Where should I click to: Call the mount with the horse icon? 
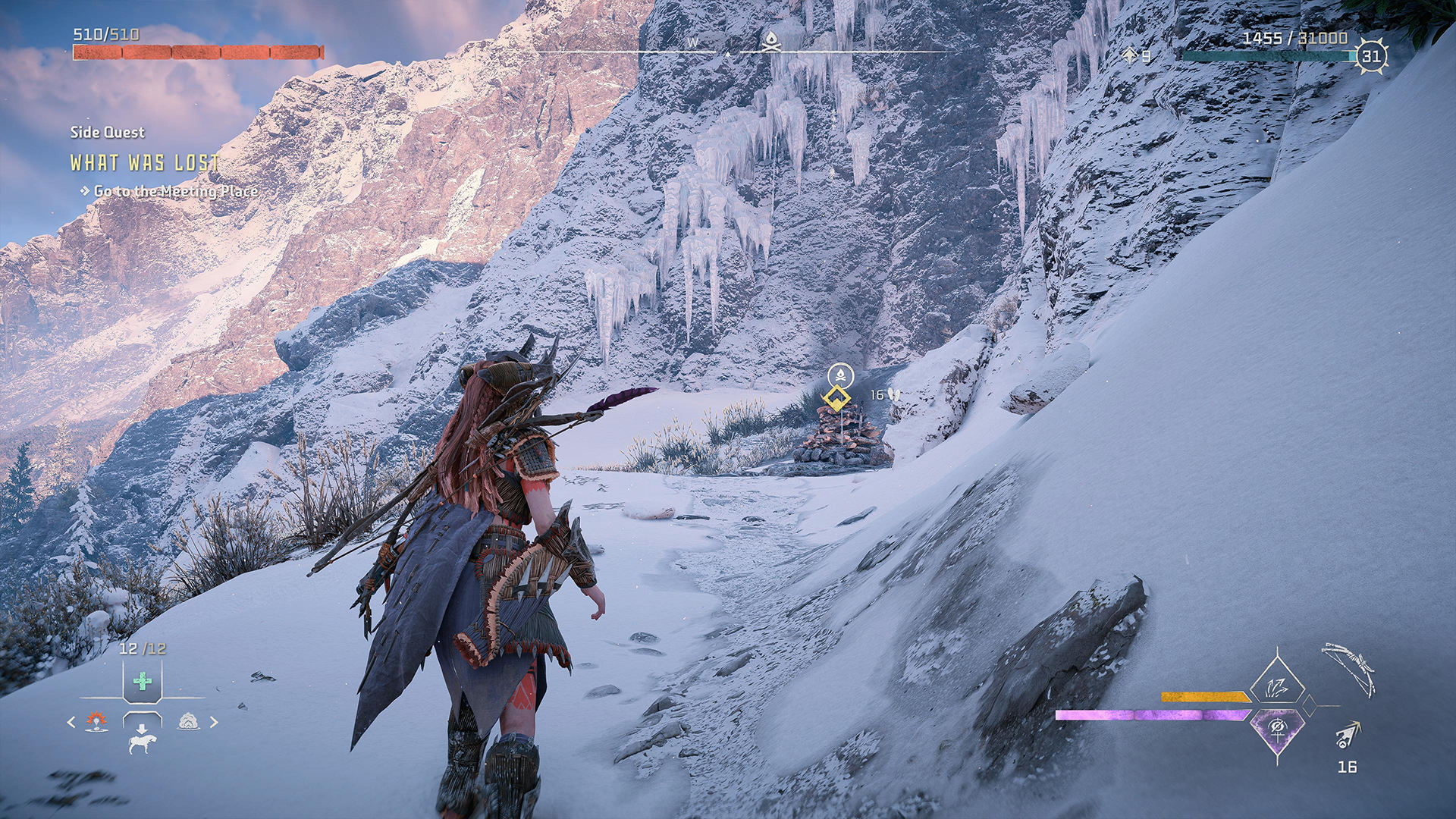(142, 740)
